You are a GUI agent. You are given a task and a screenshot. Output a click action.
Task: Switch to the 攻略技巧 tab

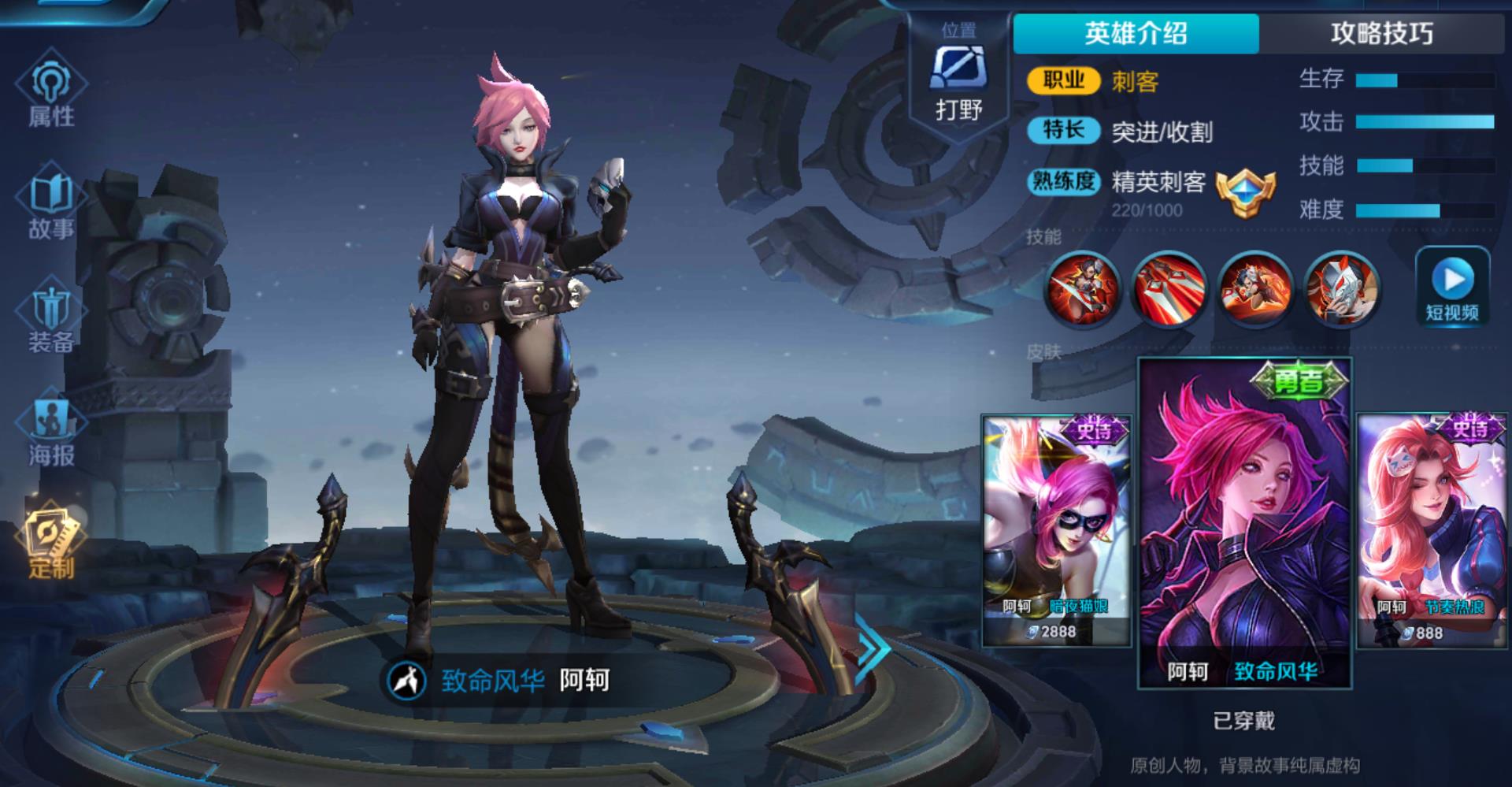pyautogui.click(x=1382, y=33)
